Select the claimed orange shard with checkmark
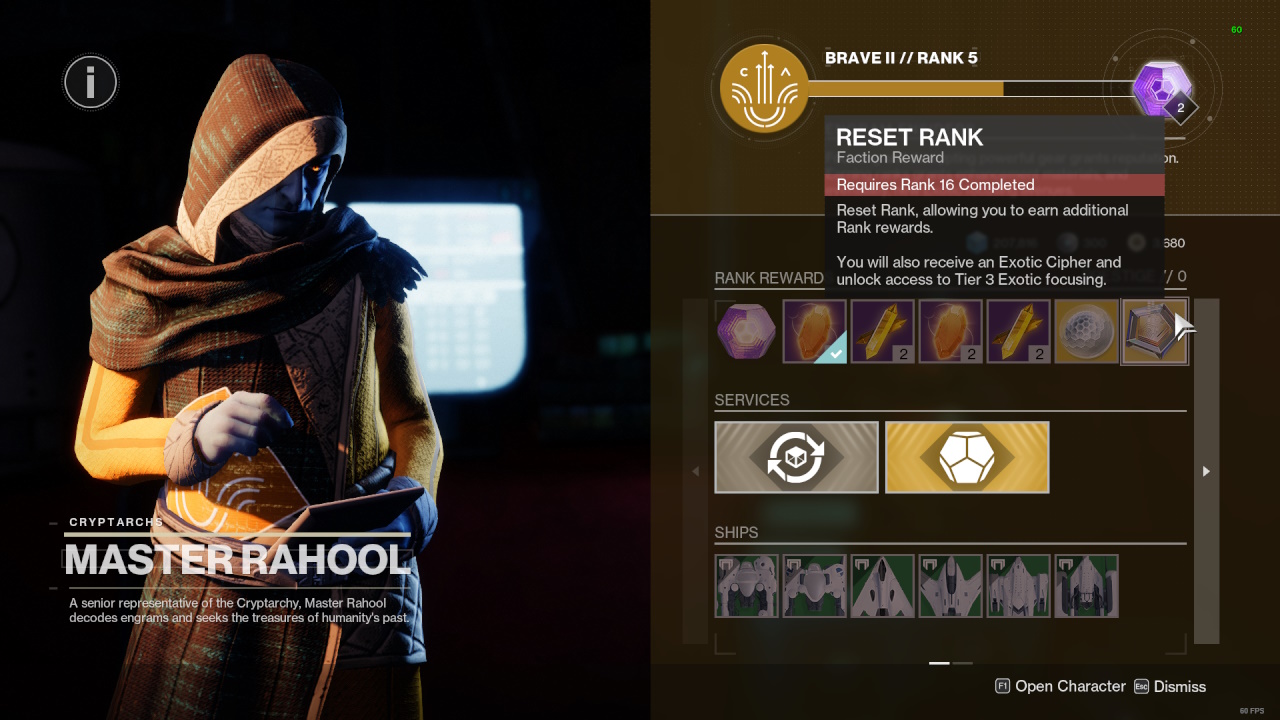Image resolution: width=1280 pixels, height=720 pixels. (x=815, y=331)
